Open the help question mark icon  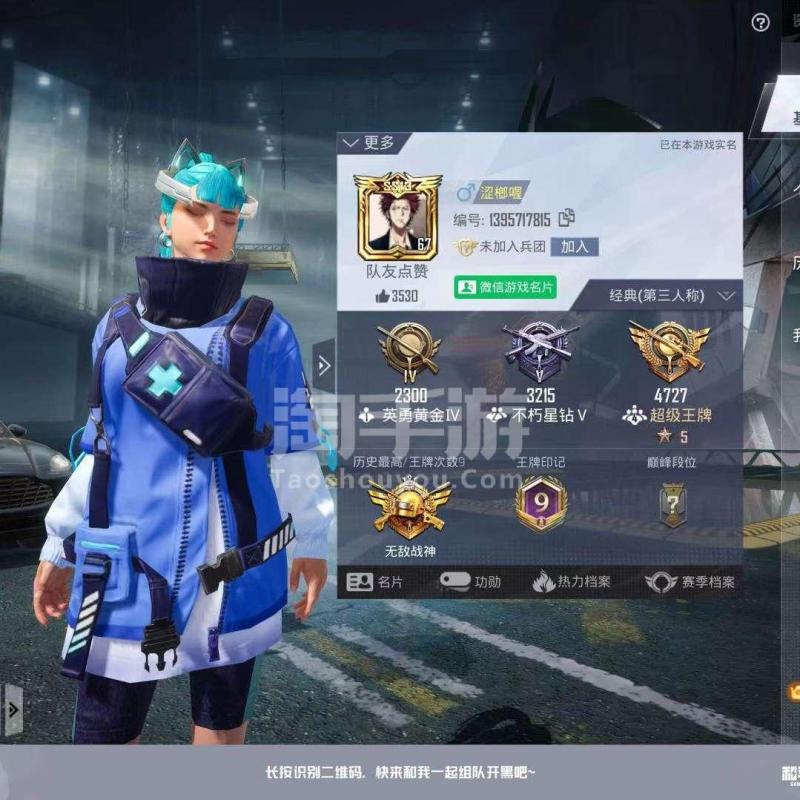point(761,22)
